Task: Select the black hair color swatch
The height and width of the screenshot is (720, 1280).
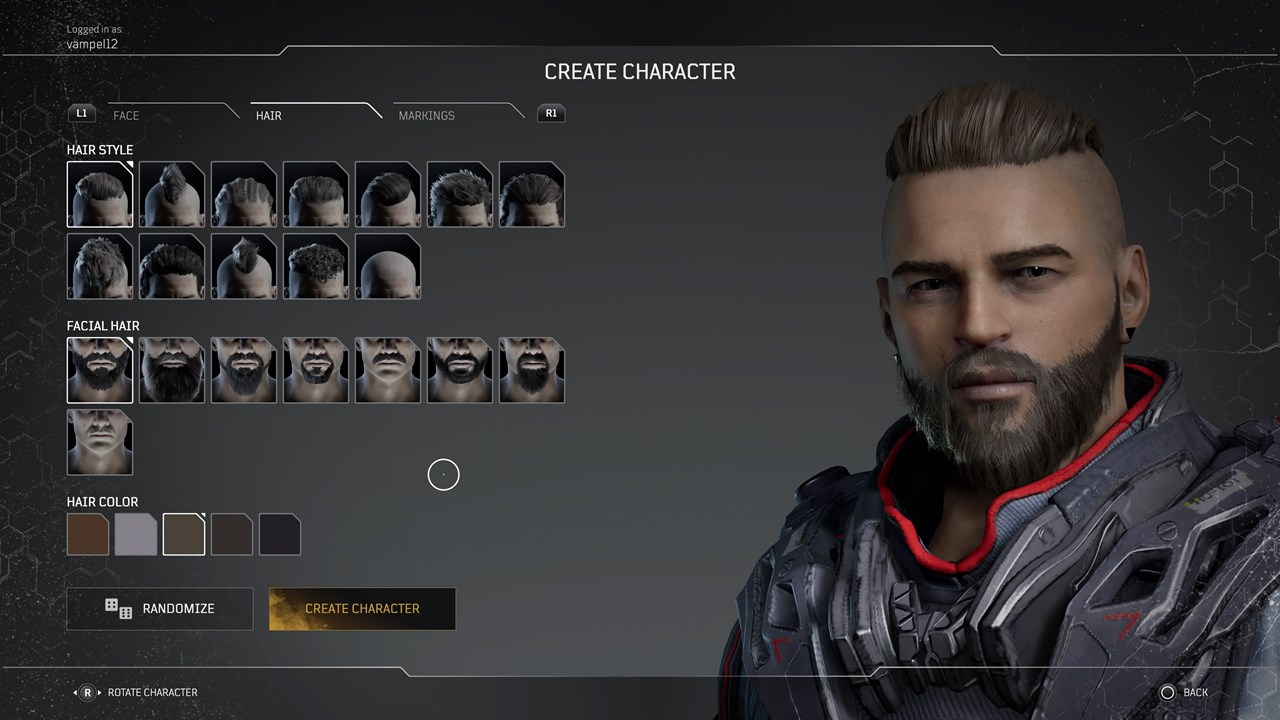Action: tap(280, 534)
